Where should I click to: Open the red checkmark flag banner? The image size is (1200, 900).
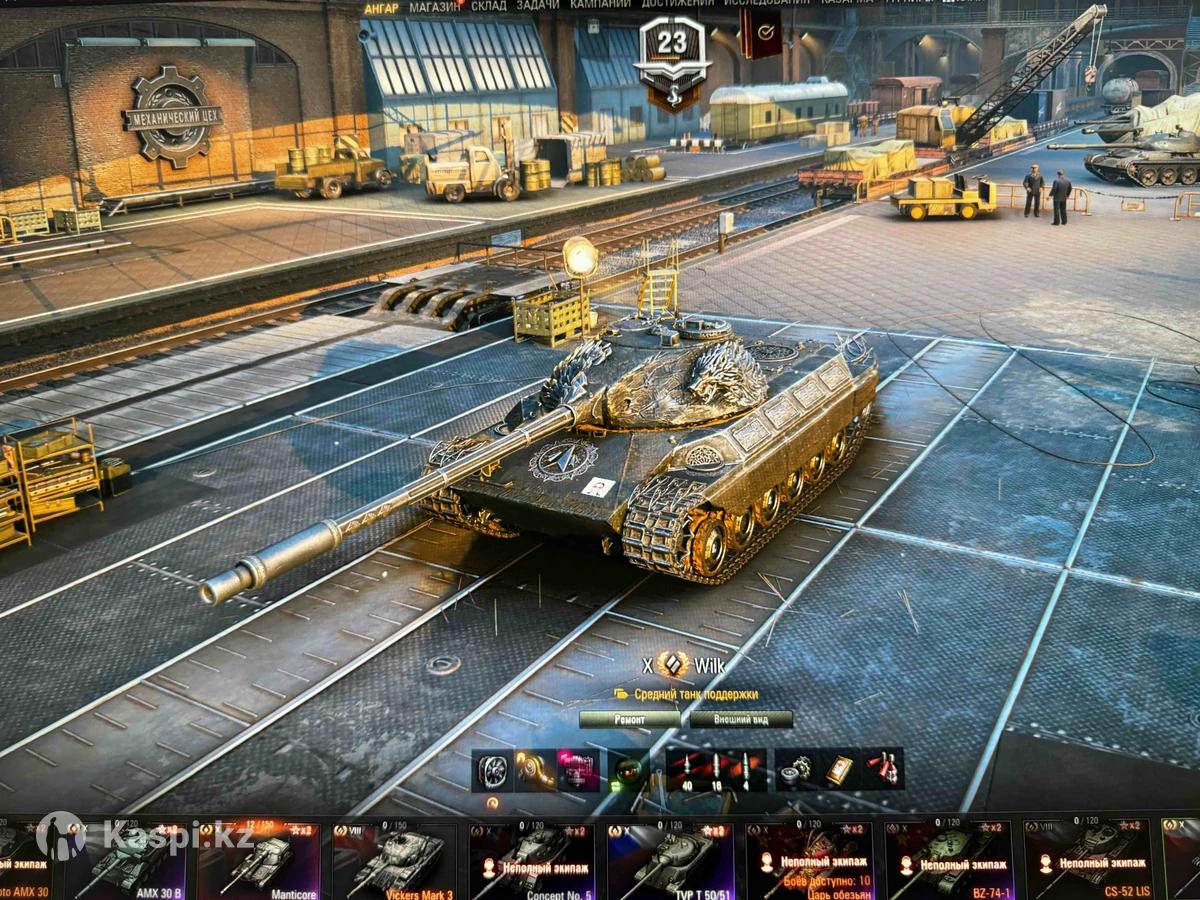pyautogui.click(x=761, y=34)
